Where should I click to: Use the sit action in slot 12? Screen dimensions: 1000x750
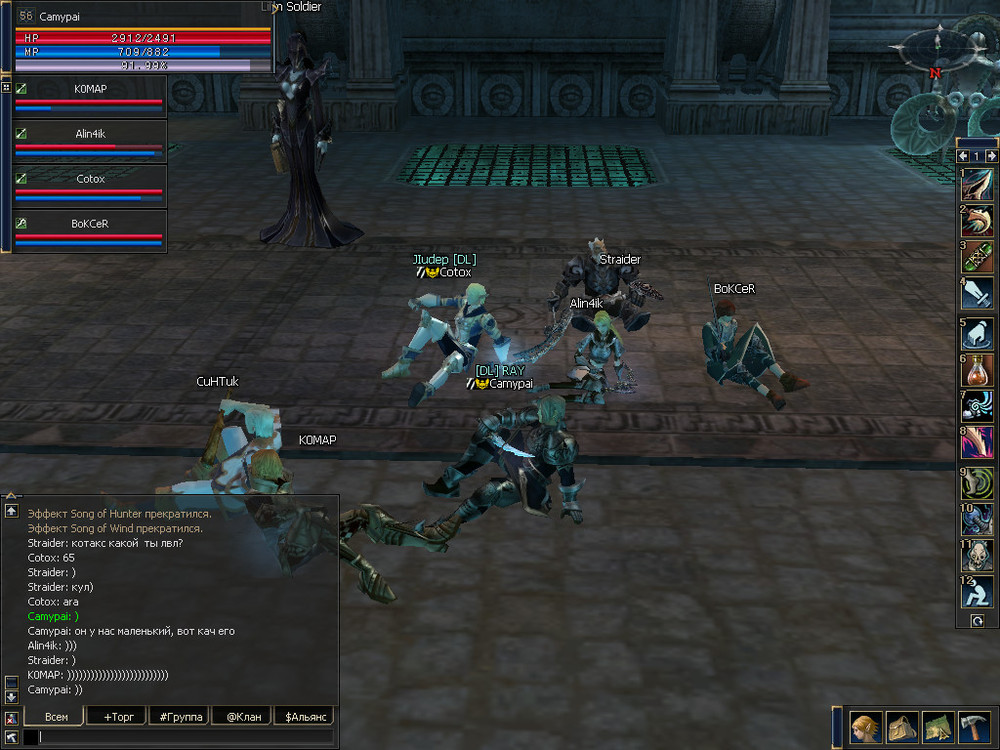point(978,592)
